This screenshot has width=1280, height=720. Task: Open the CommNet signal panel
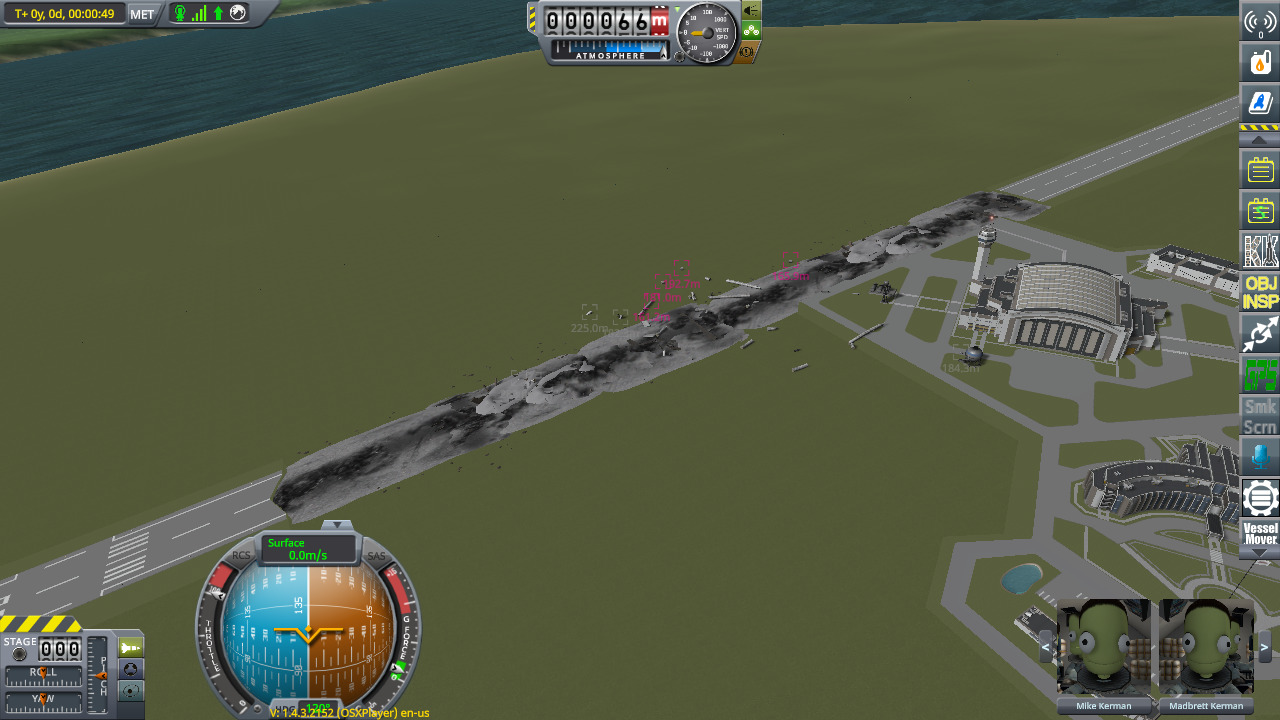[x=1260, y=21]
